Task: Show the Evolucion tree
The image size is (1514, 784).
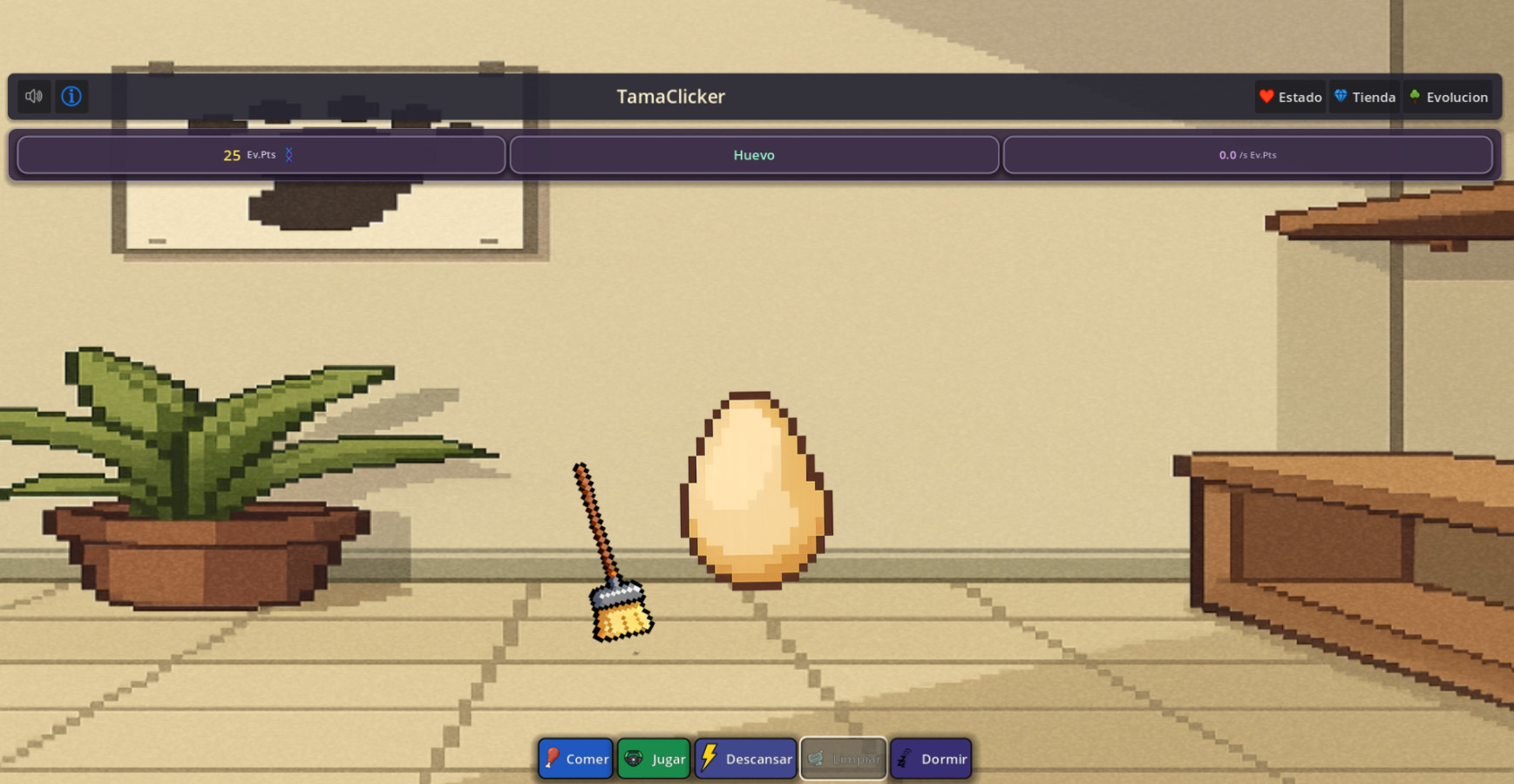Action: (1448, 97)
